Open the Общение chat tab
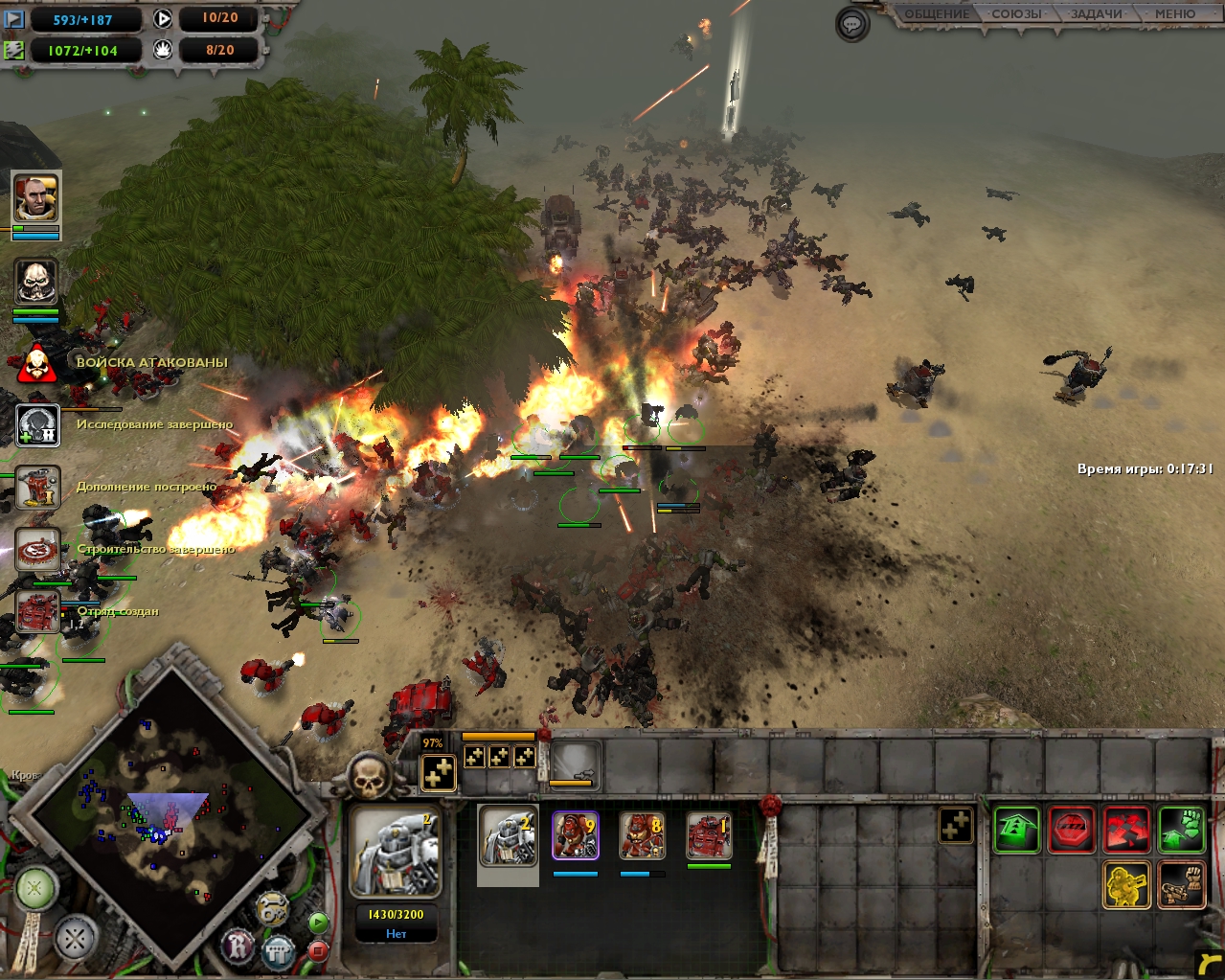 point(936,14)
